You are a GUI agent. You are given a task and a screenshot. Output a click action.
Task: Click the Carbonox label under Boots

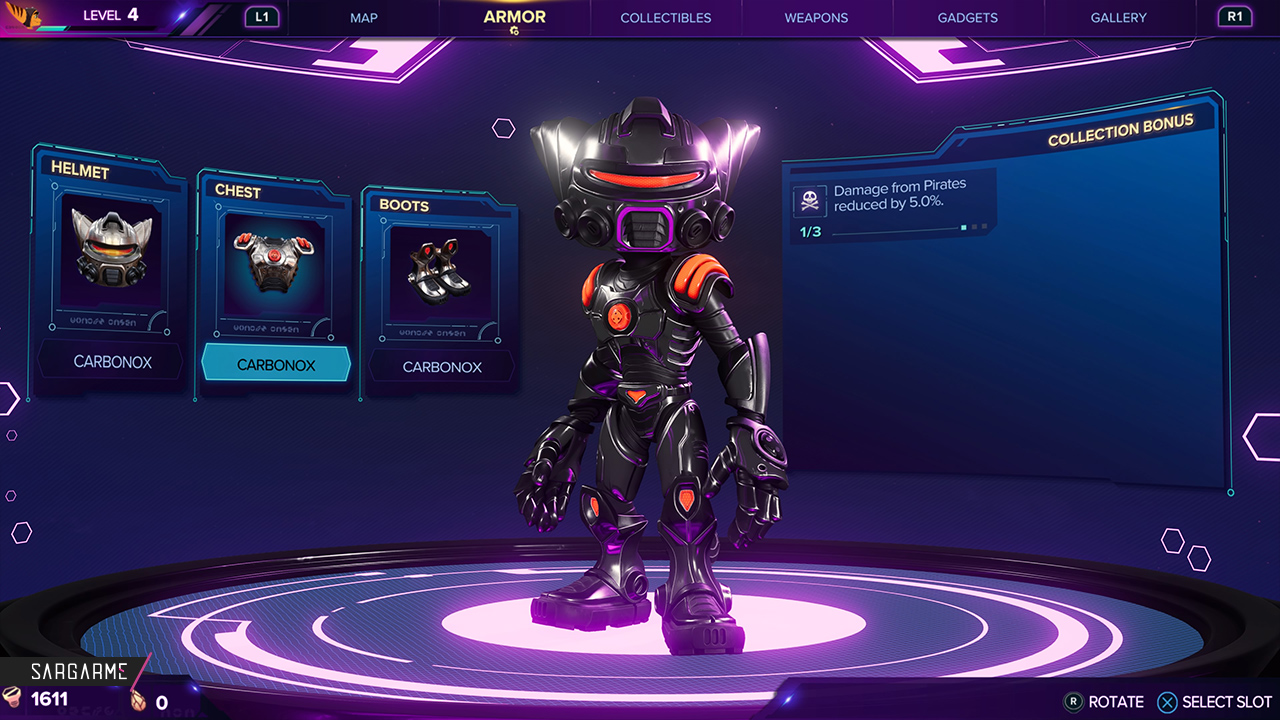[x=442, y=367]
